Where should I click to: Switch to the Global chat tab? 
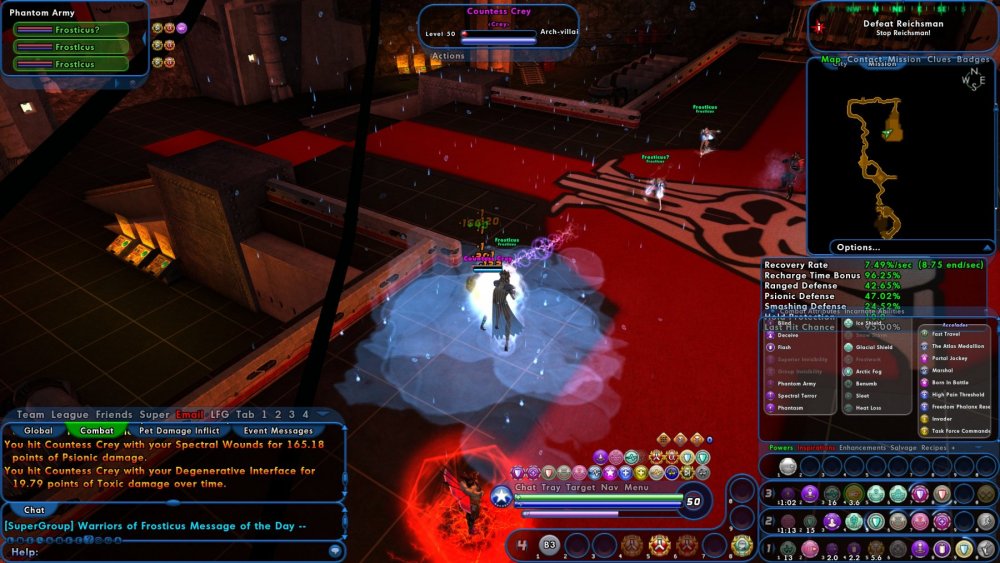(x=38, y=431)
